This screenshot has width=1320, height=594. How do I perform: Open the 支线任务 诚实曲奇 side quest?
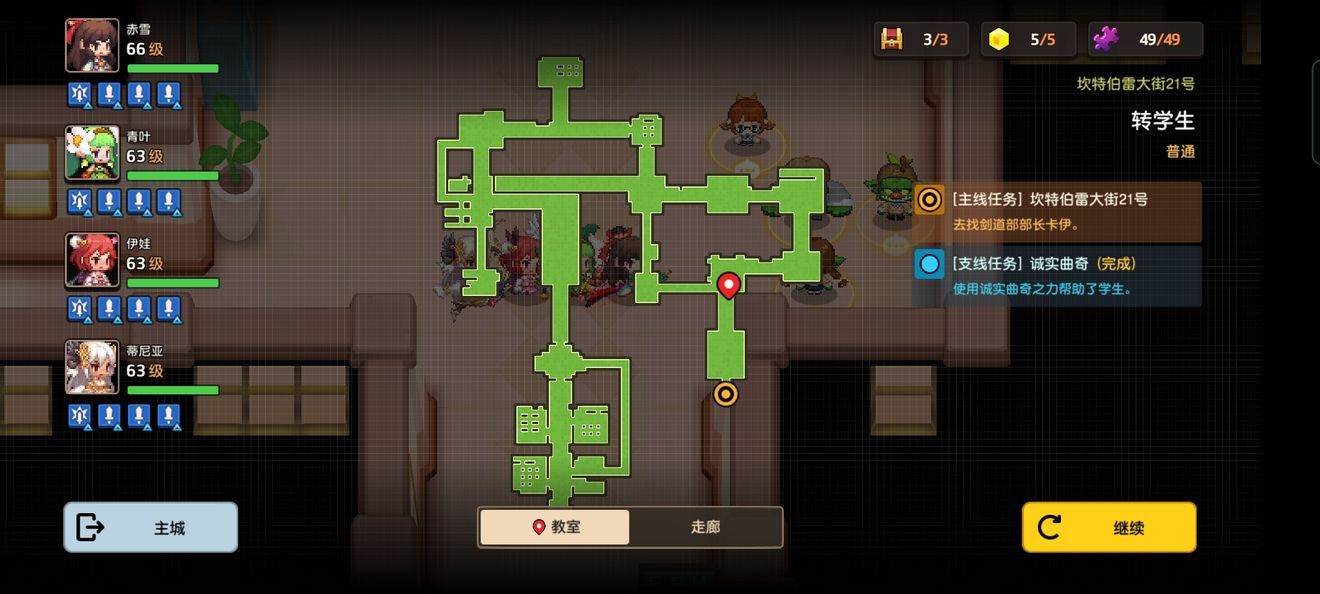coord(1057,275)
